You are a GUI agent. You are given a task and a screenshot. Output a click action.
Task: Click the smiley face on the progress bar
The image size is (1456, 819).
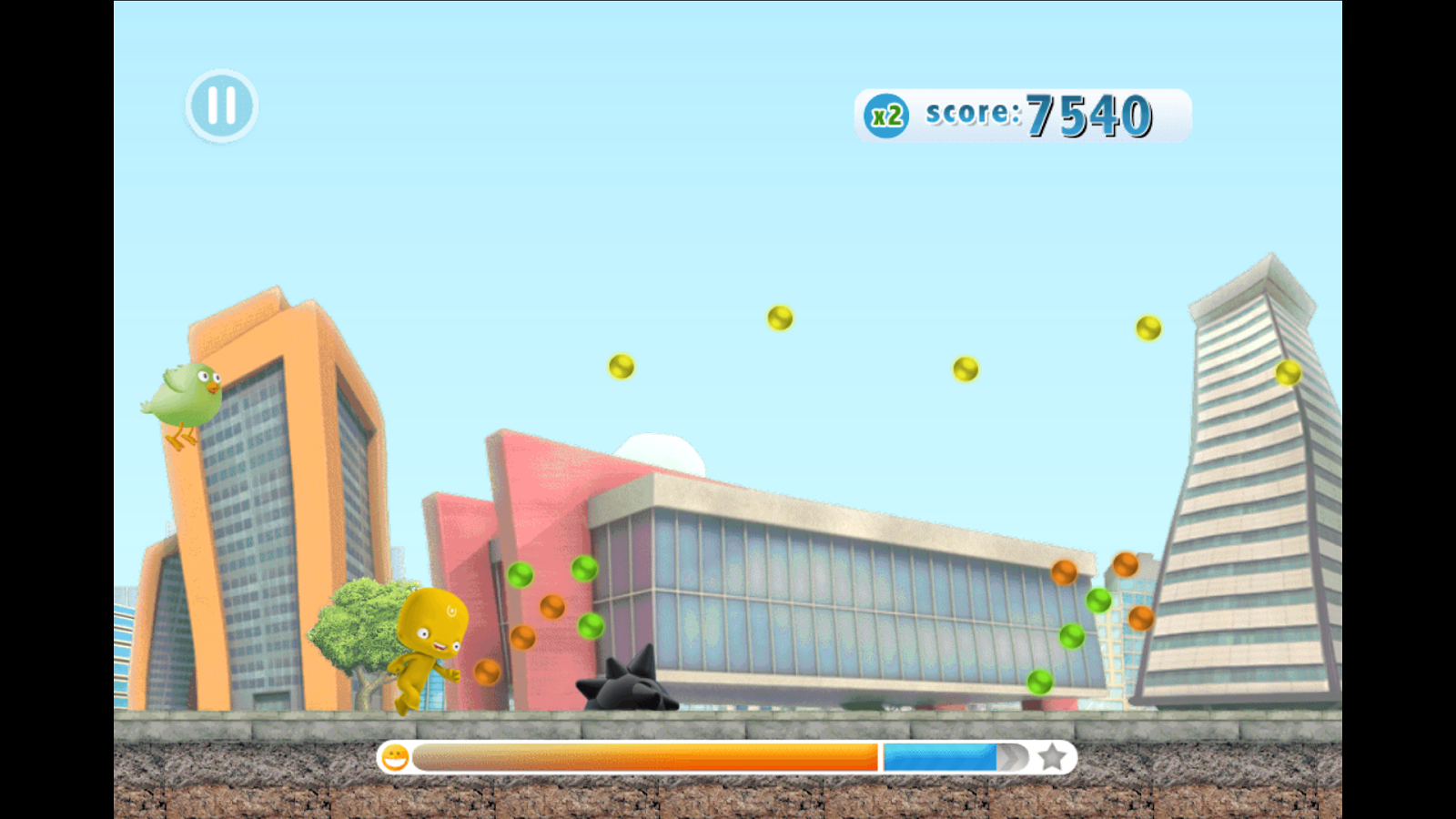[x=395, y=757]
